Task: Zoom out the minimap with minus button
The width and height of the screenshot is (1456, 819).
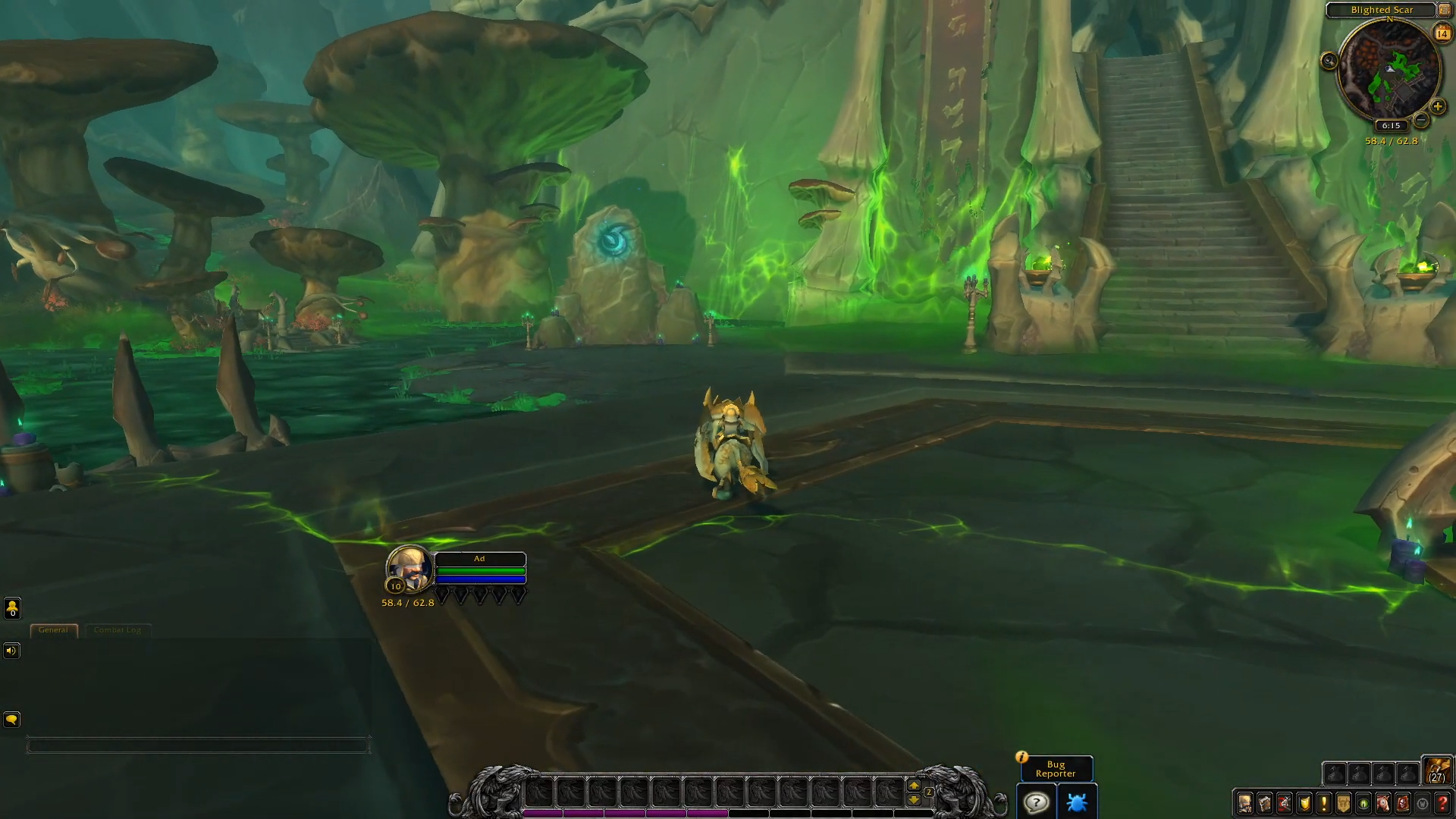Action: tap(1422, 120)
